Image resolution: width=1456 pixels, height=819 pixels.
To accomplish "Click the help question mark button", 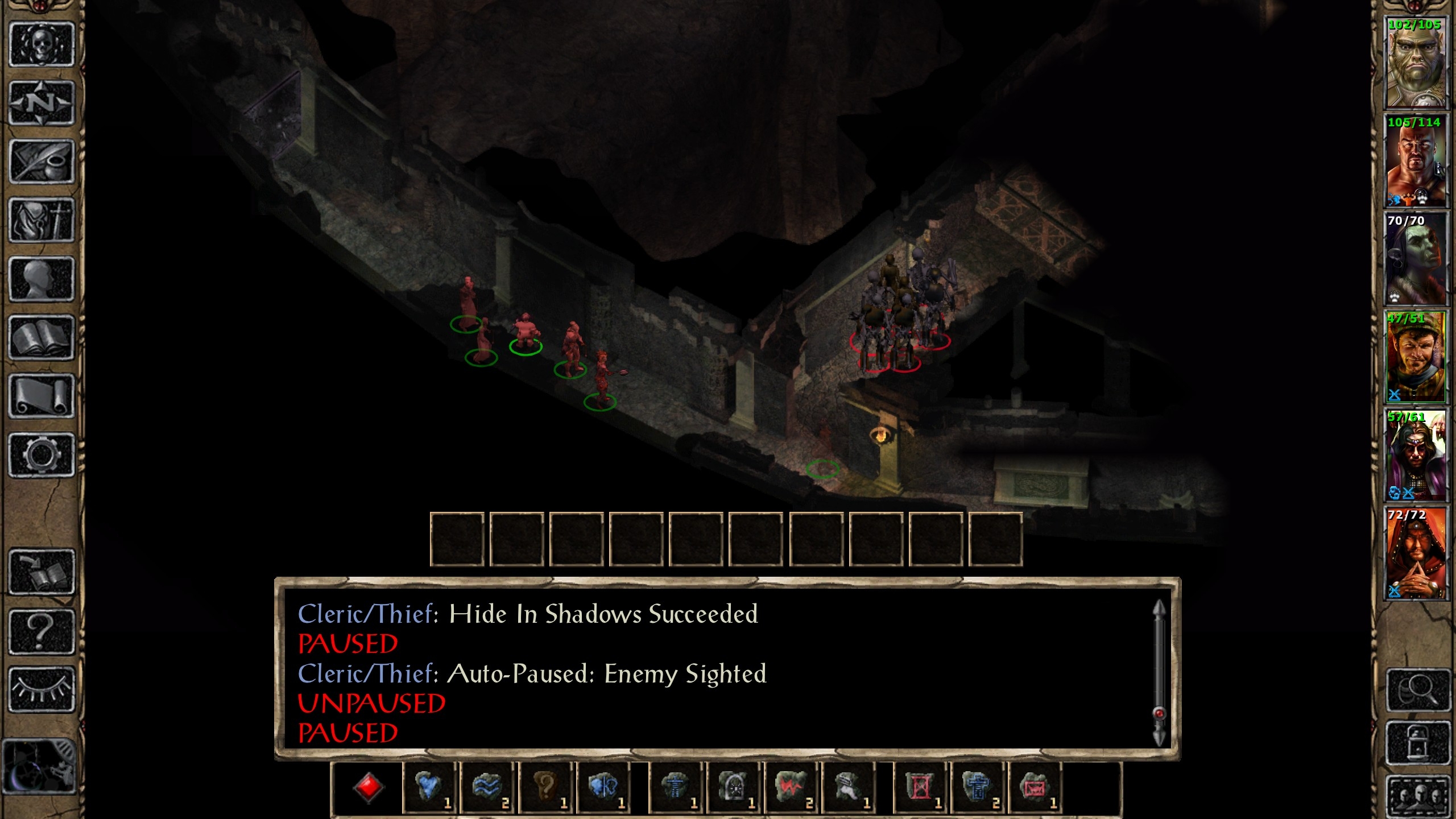I will pyautogui.click(x=42, y=631).
